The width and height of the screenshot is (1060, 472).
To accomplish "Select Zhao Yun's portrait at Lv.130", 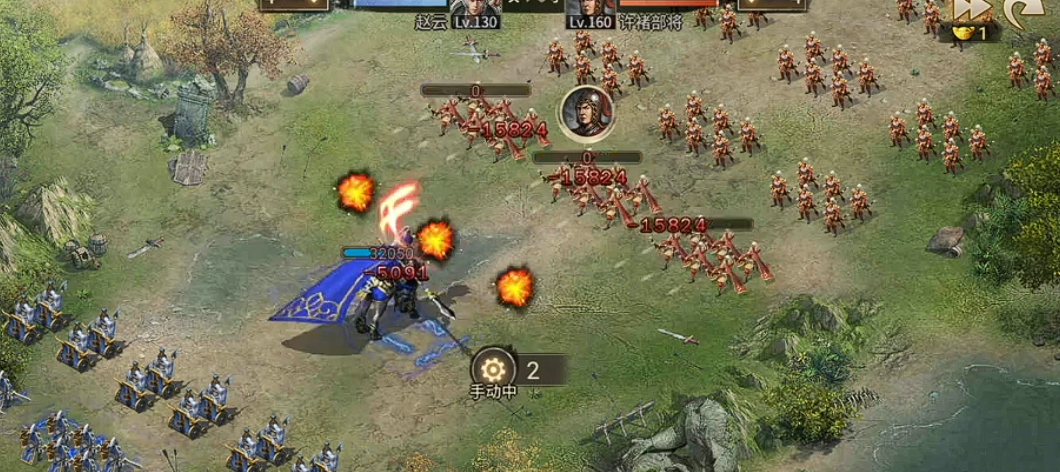I will (476, 9).
